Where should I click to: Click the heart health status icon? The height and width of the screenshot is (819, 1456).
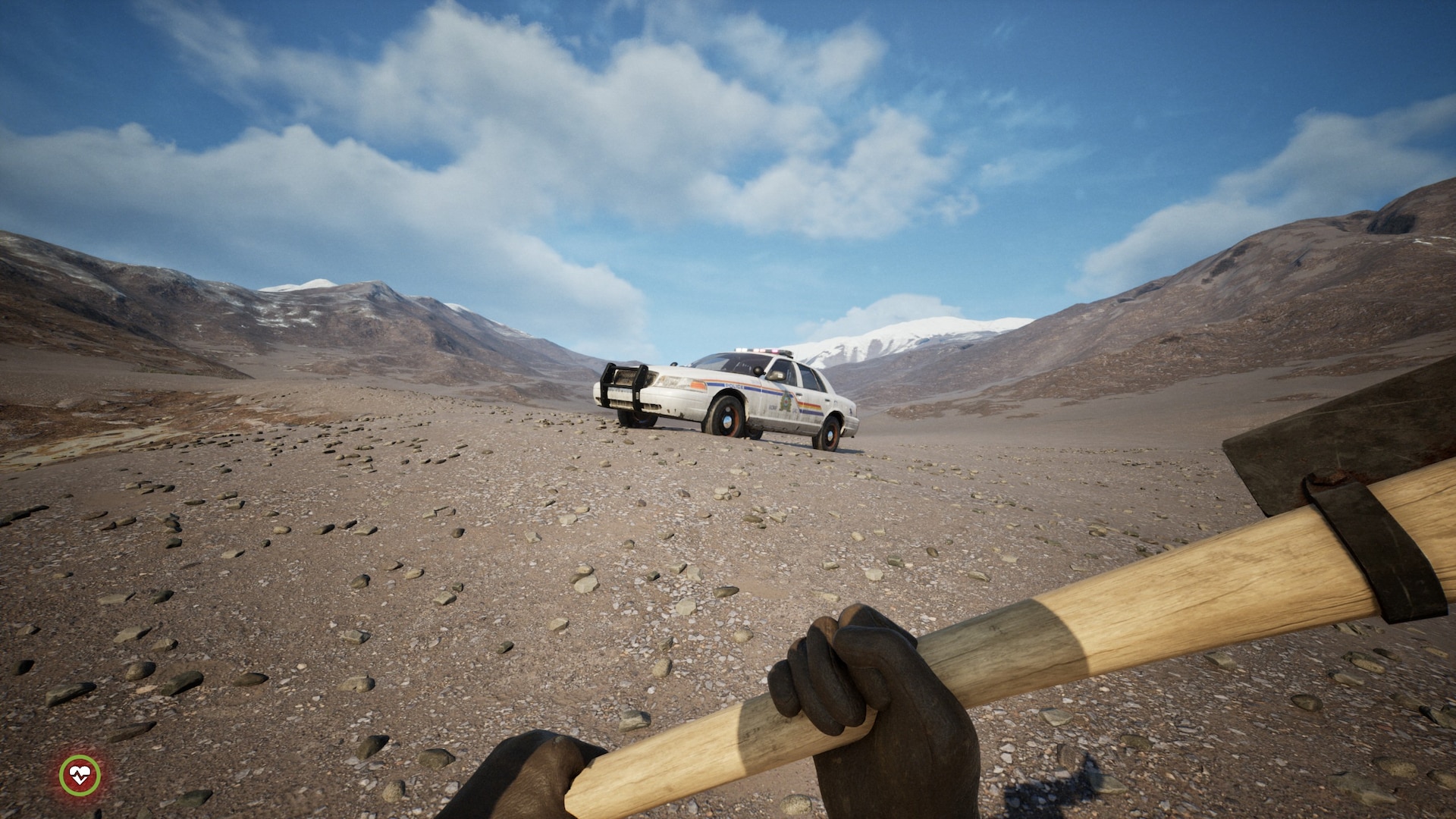point(80,775)
